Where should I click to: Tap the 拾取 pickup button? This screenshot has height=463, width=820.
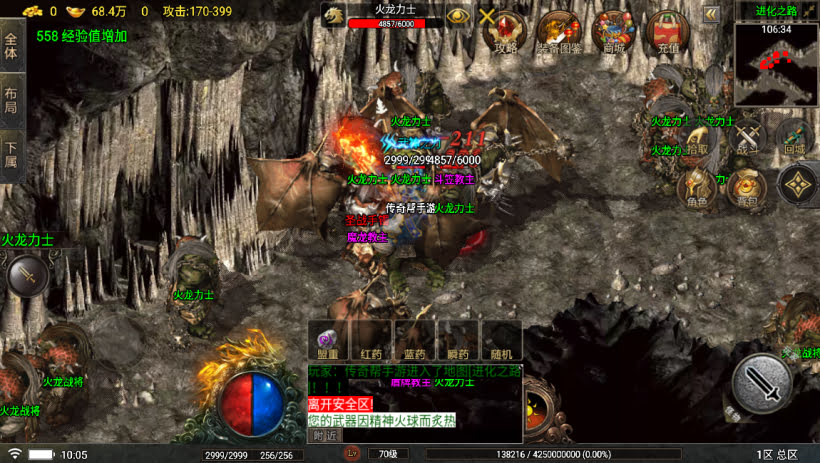pyautogui.click(x=696, y=139)
